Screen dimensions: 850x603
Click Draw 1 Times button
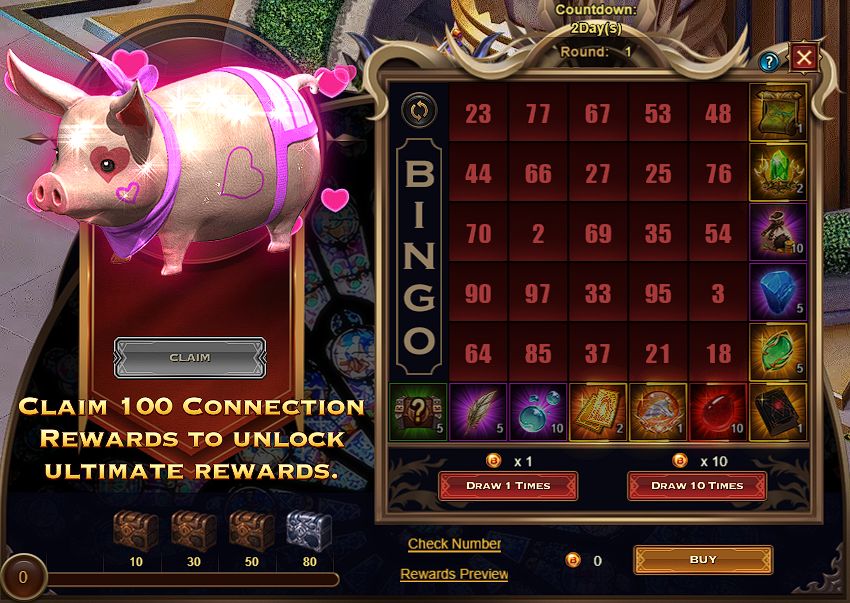point(507,486)
